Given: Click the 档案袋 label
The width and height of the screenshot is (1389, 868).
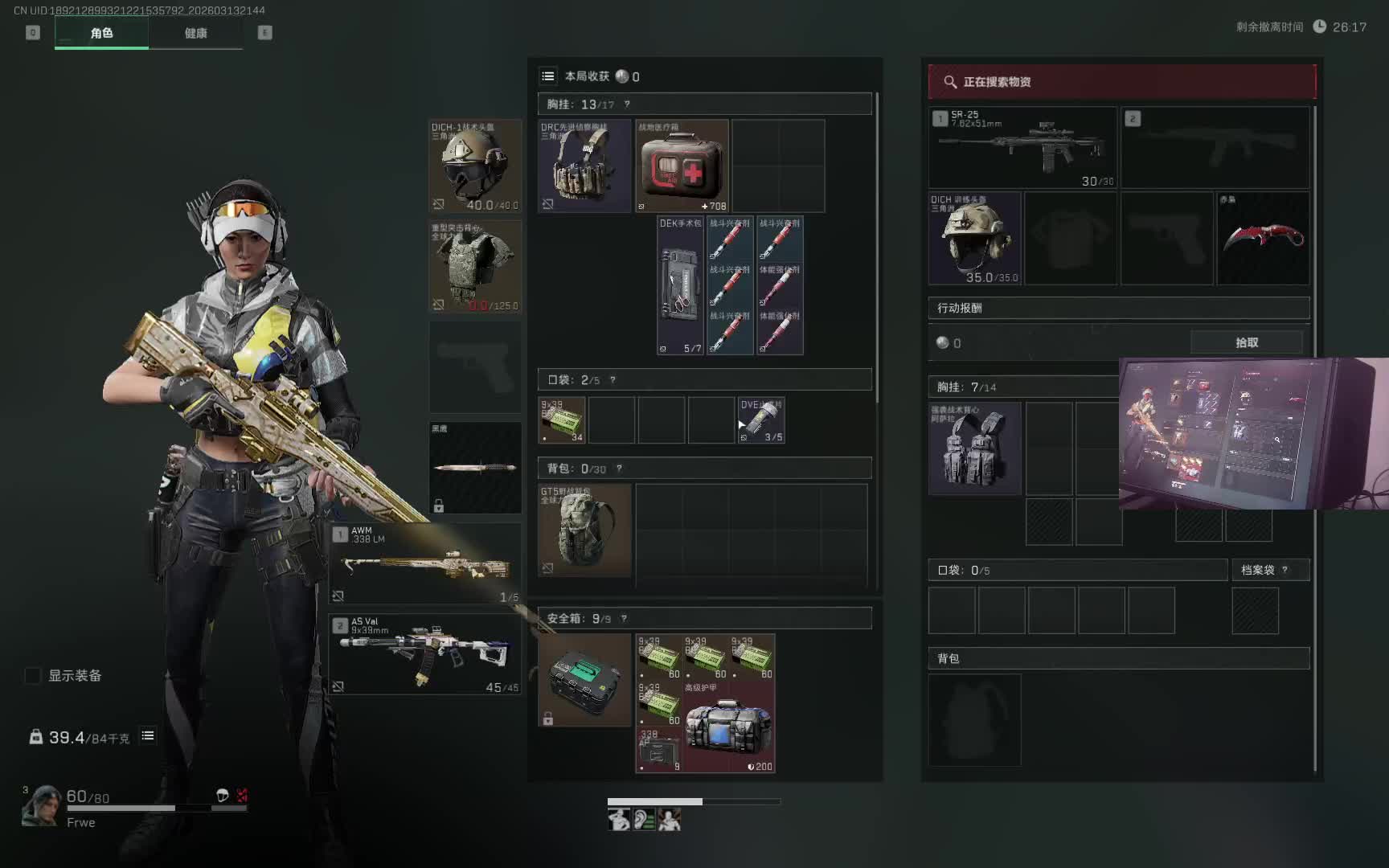Looking at the screenshot, I should coord(1258,570).
